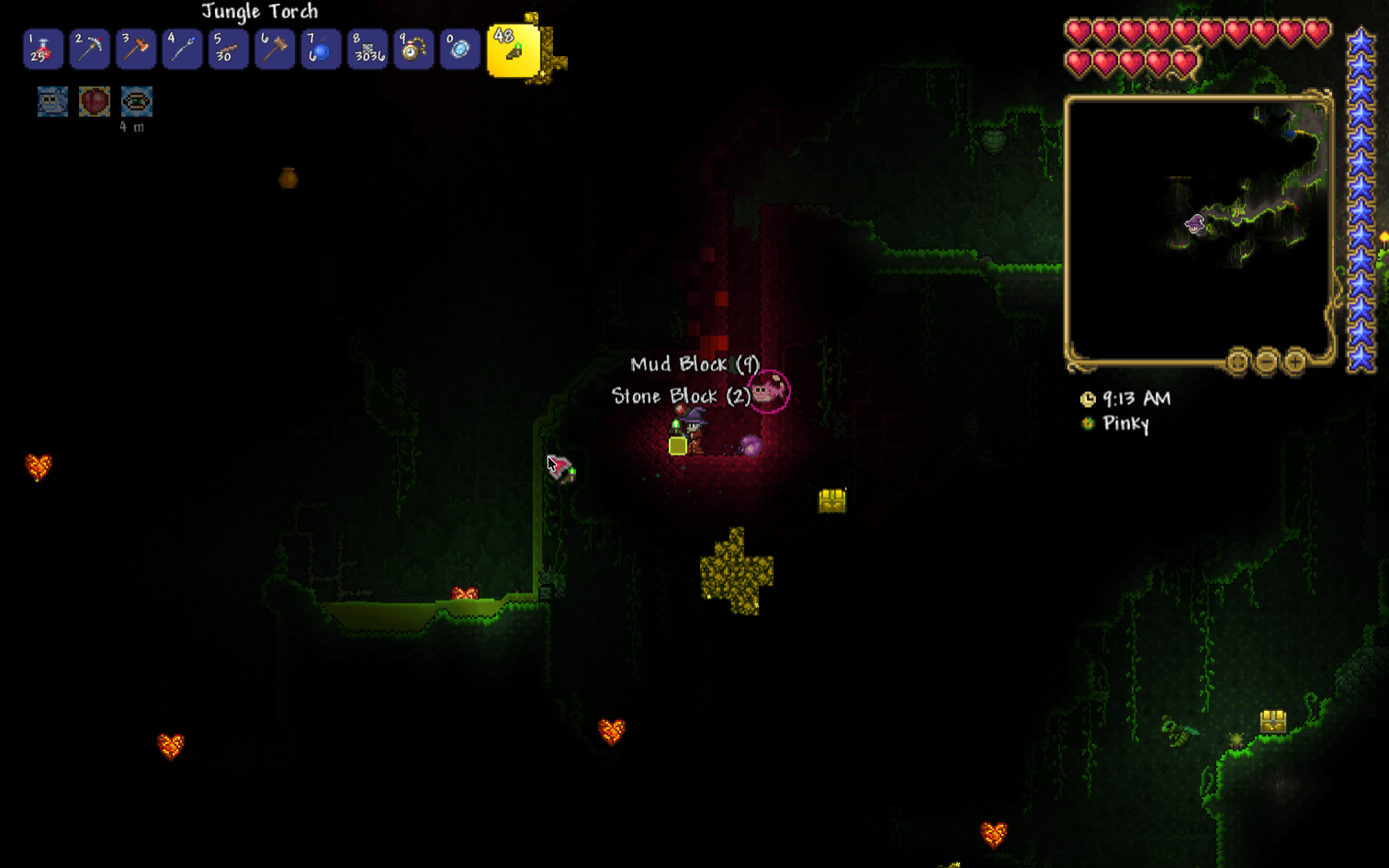Click the highlighted Jungle Torch slot
Screen dimensions: 1389x868
[513, 51]
